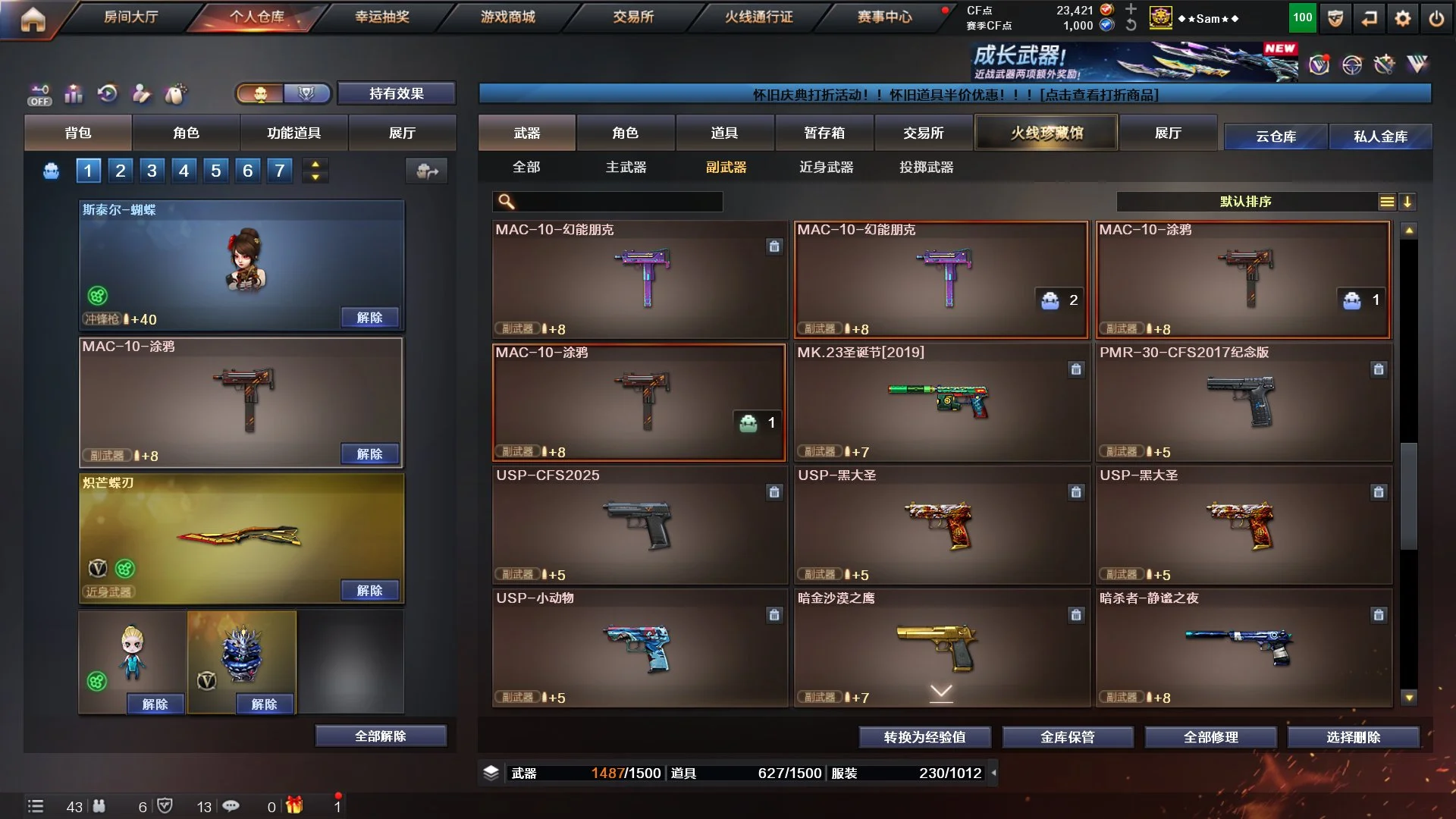Select the MK.23圣诞节[2019] pistol
1456x819 pixels.
tap(941, 403)
